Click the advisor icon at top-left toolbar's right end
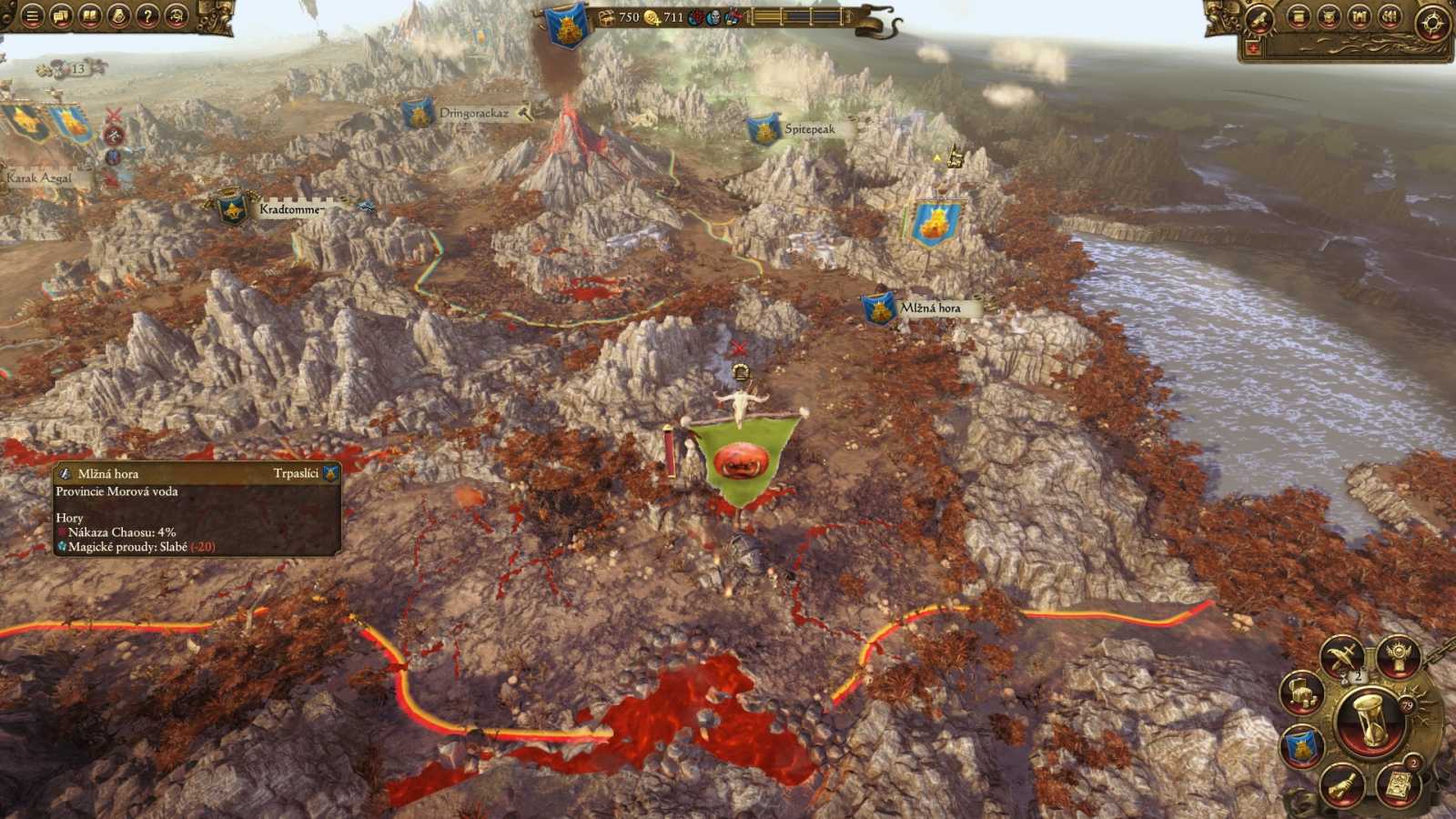Screen dimensions: 1456x819 (175, 15)
